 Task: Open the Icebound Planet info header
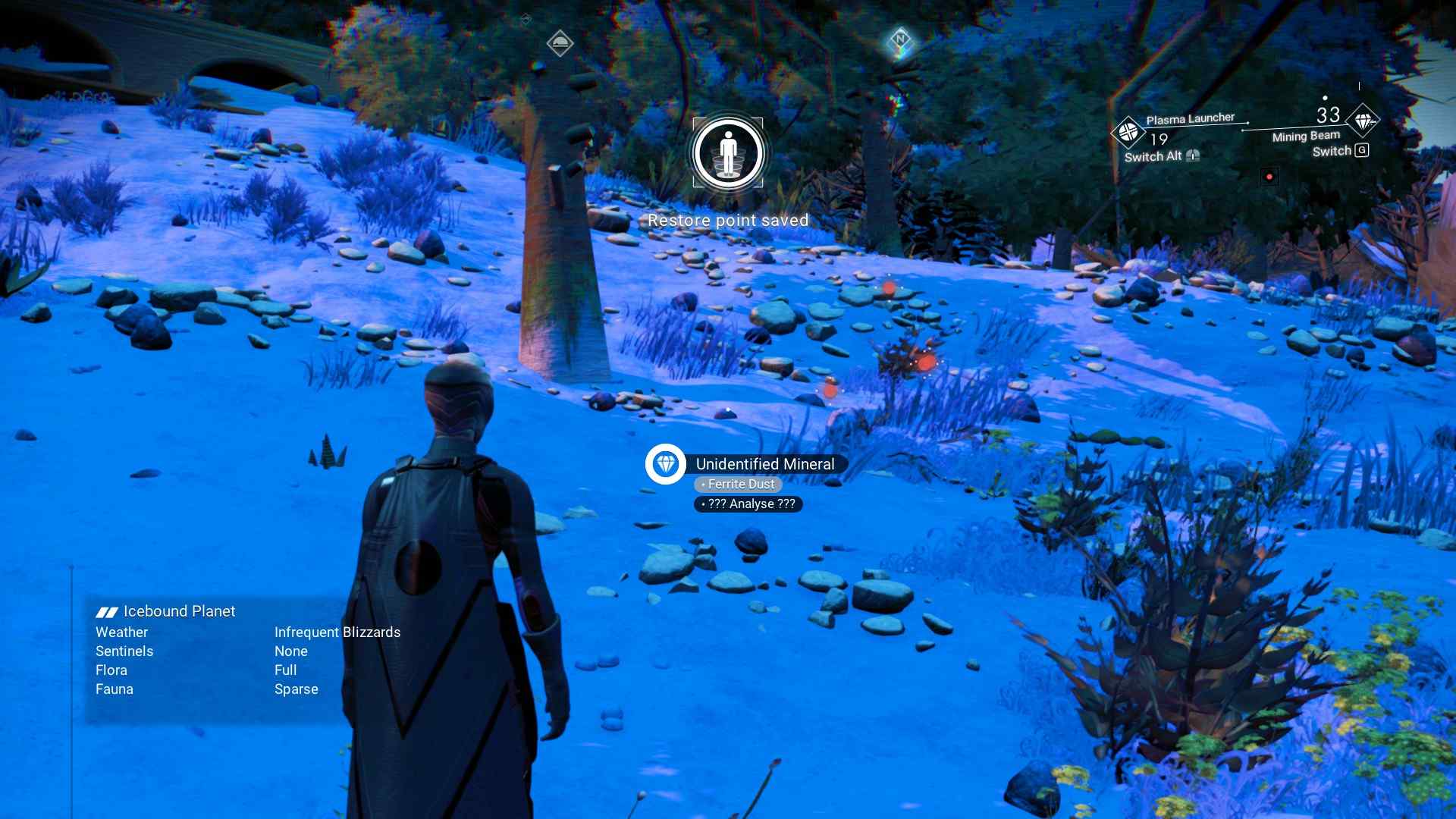166,612
